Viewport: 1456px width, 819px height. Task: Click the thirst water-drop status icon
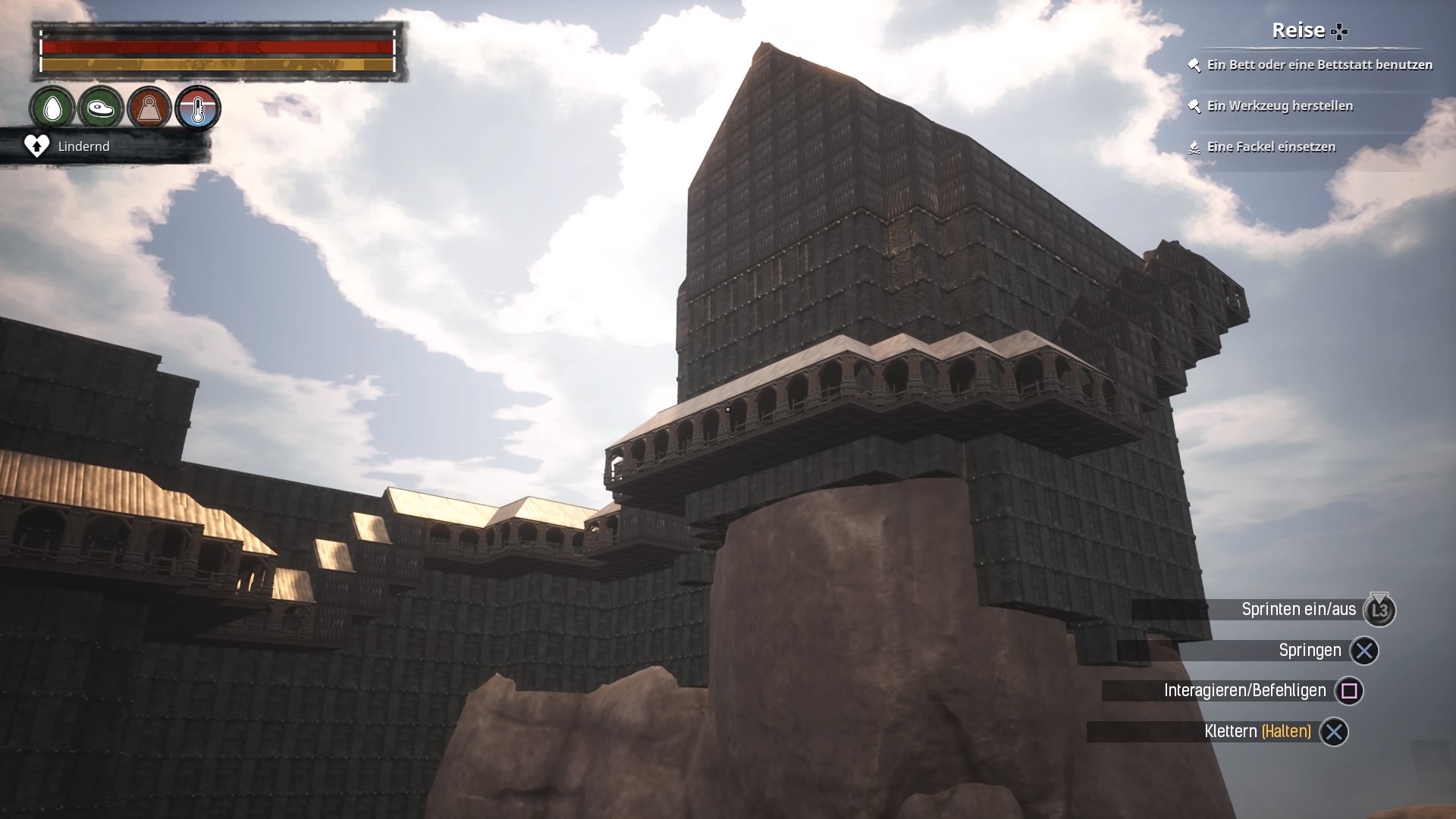pos(52,108)
